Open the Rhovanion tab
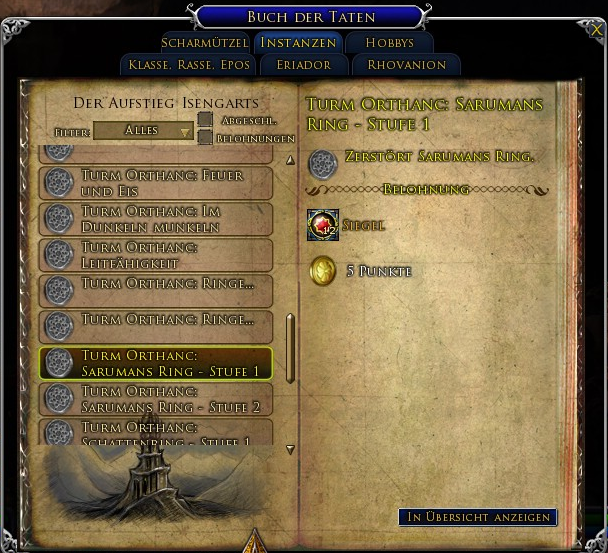Viewport: 608px width, 553px height. pos(407,65)
